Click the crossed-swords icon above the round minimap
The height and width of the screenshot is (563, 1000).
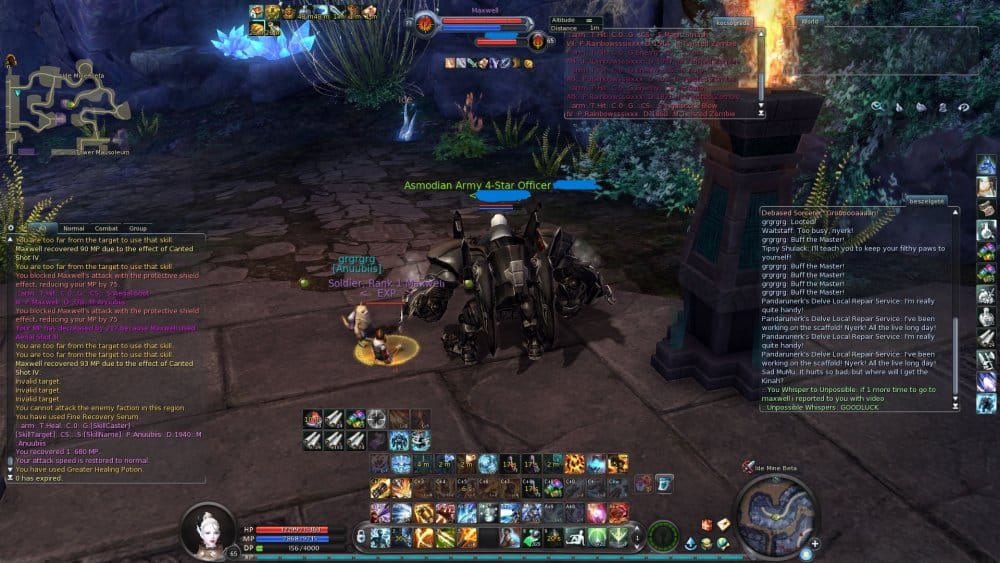pyautogui.click(x=748, y=466)
